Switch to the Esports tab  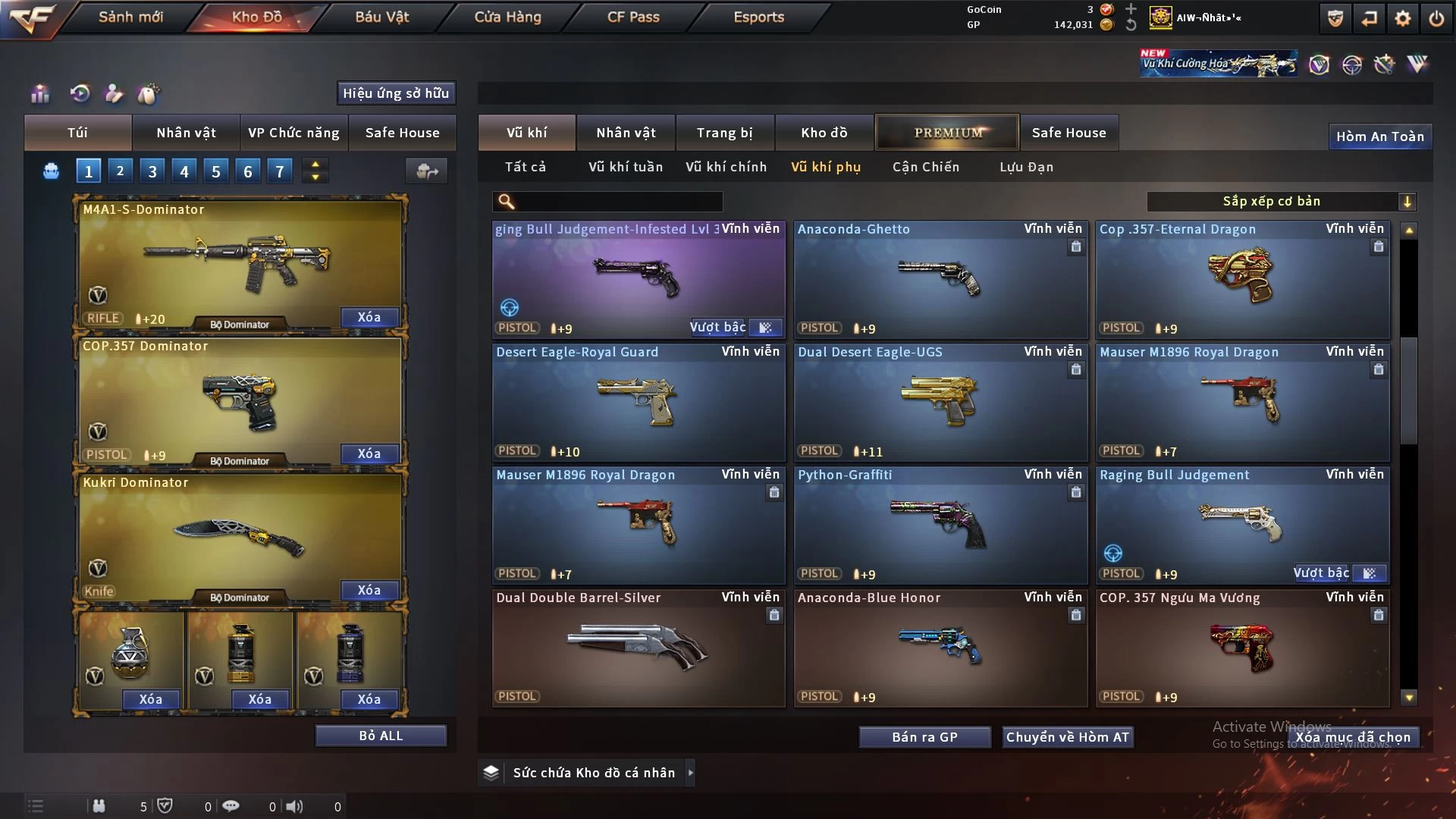[758, 17]
